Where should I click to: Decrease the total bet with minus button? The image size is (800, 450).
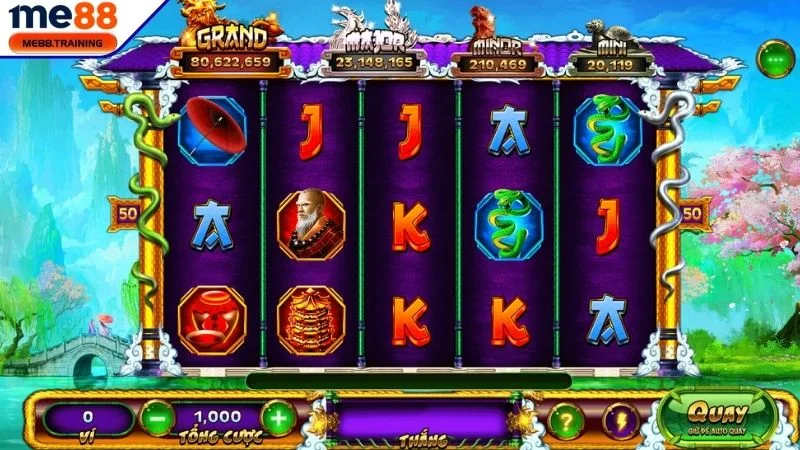pos(158,416)
